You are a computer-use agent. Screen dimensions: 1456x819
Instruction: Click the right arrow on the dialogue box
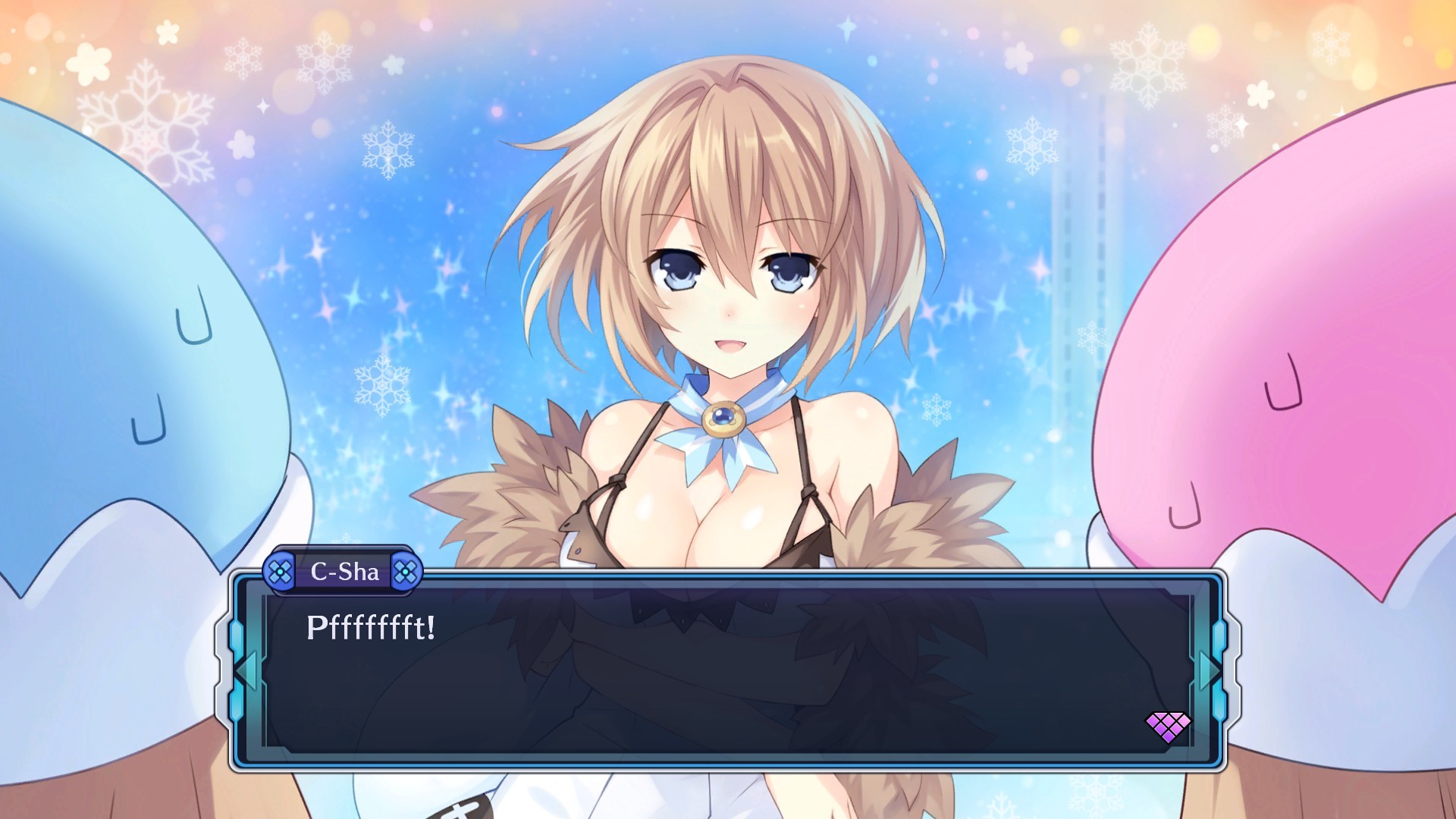pos(1208,670)
